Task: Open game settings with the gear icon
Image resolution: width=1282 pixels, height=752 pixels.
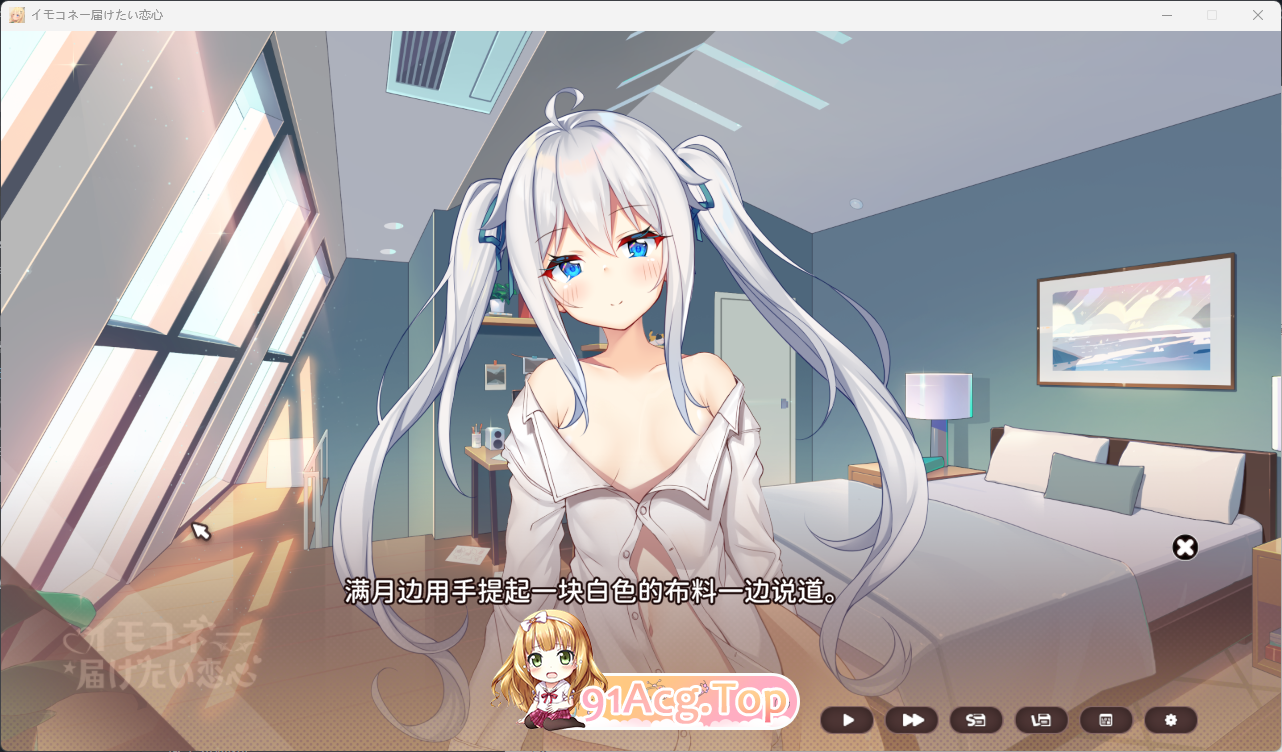Action: 1171,720
